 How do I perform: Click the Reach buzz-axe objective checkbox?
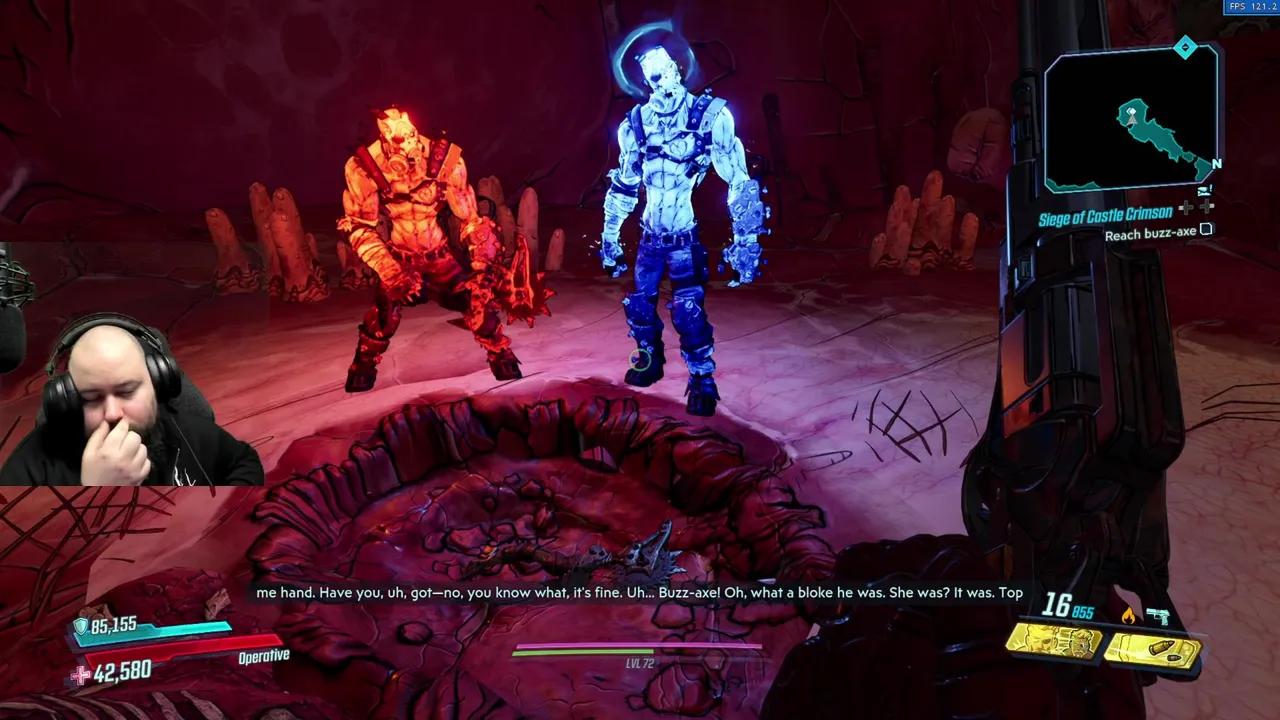pos(1206,231)
